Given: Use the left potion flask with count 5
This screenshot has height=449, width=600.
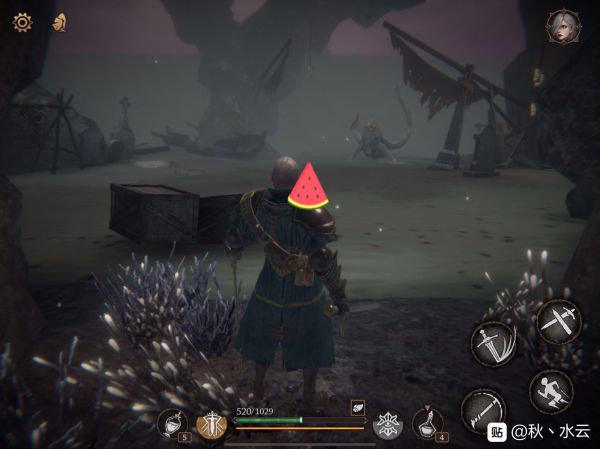Looking at the screenshot, I should click(x=172, y=424).
